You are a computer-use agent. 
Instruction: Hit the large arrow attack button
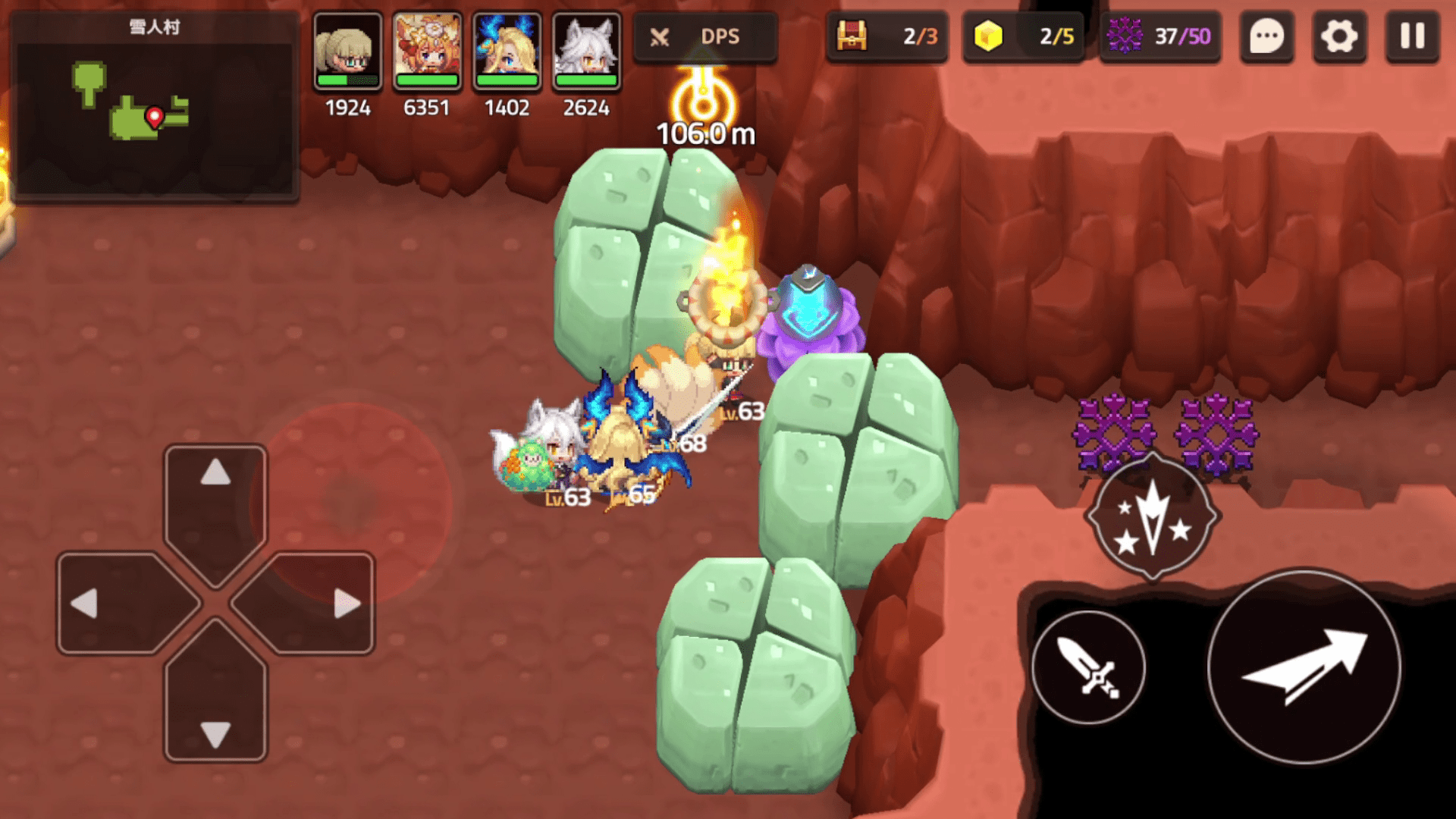(1304, 667)
